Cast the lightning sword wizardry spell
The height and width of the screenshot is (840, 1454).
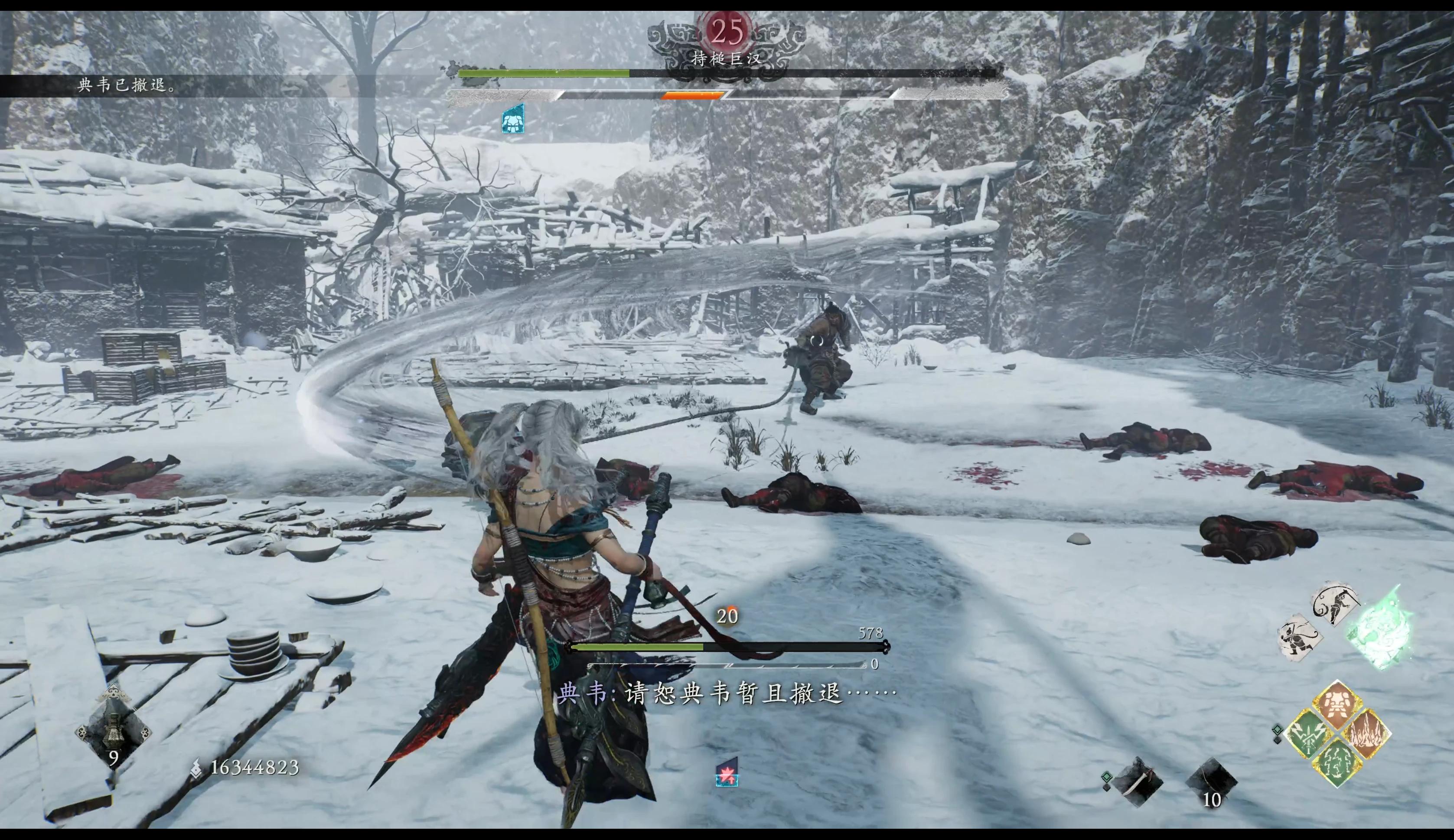pyautogui.click(x=1309, y=734)
